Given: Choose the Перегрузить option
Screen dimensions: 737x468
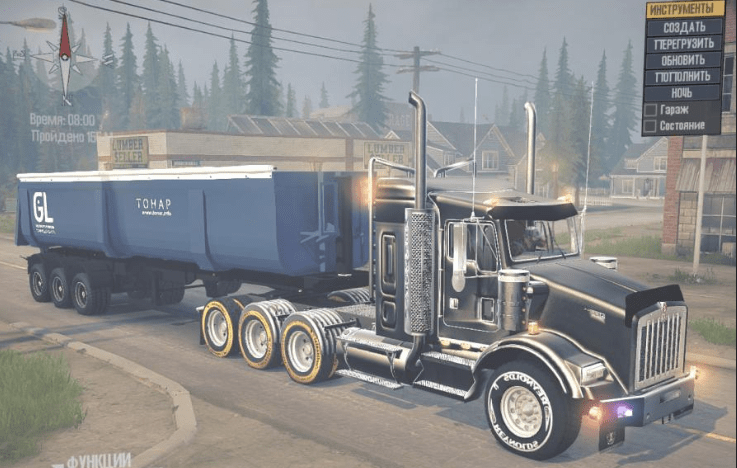Looking at the screenshot, I should (684, 44).
